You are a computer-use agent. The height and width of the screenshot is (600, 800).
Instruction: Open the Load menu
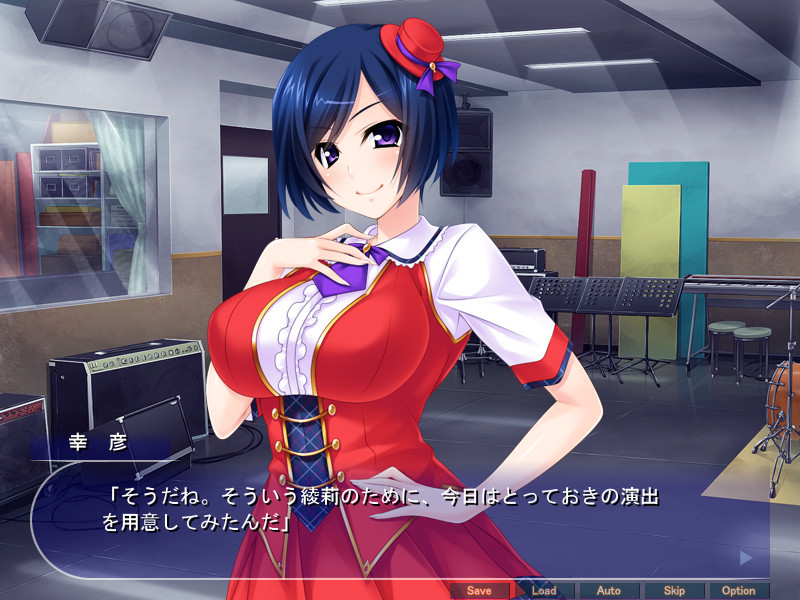click(x=544, y=591)
